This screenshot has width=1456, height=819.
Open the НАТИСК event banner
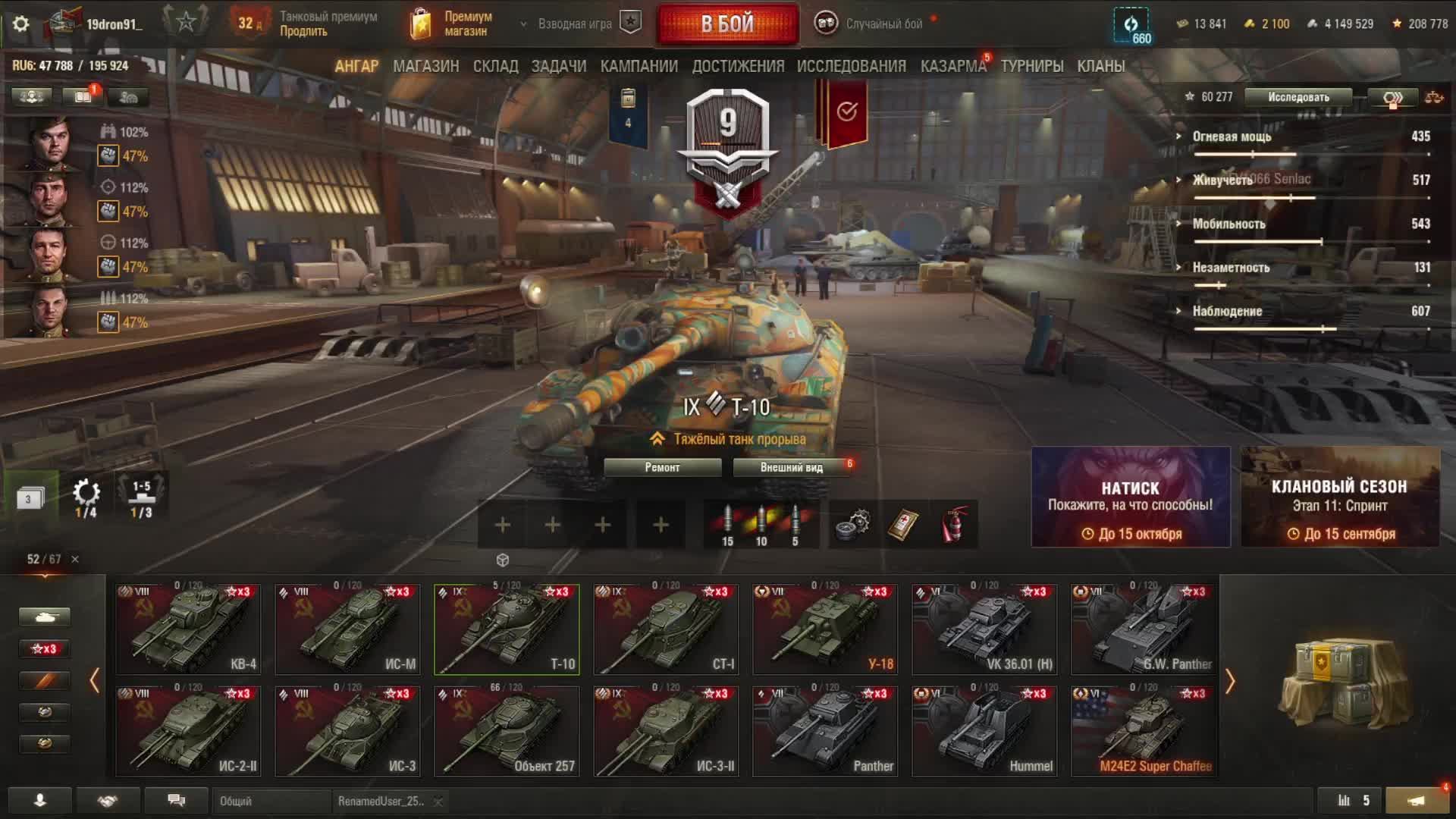(x=1130, y=497)
